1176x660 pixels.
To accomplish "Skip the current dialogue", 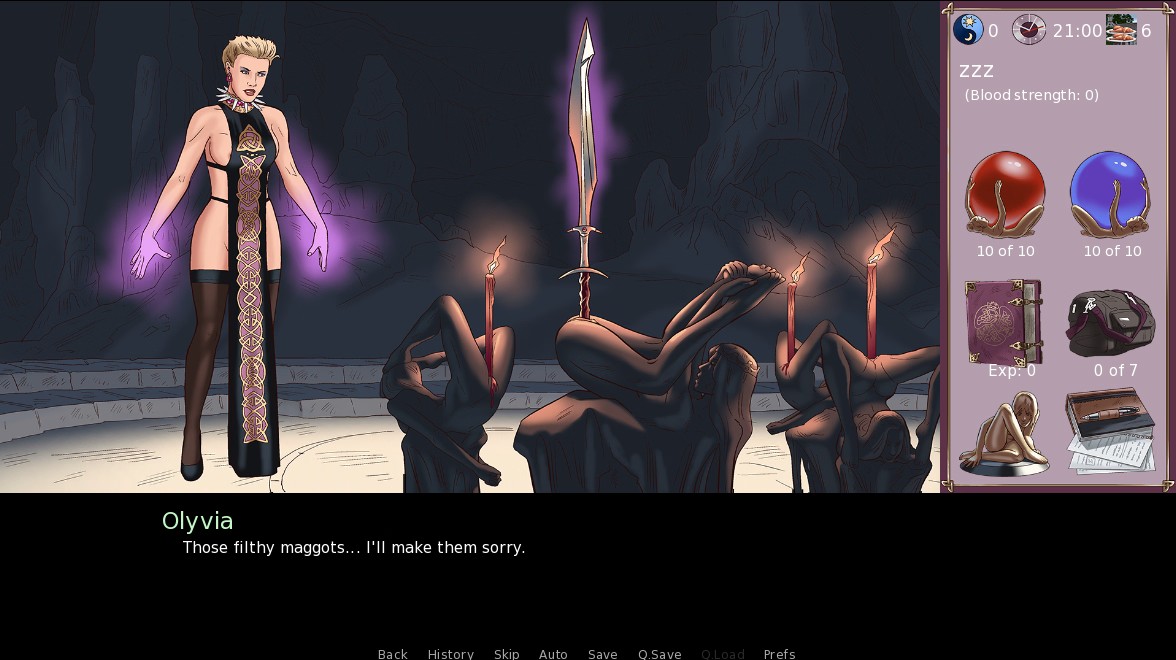I will coord(506,654).
